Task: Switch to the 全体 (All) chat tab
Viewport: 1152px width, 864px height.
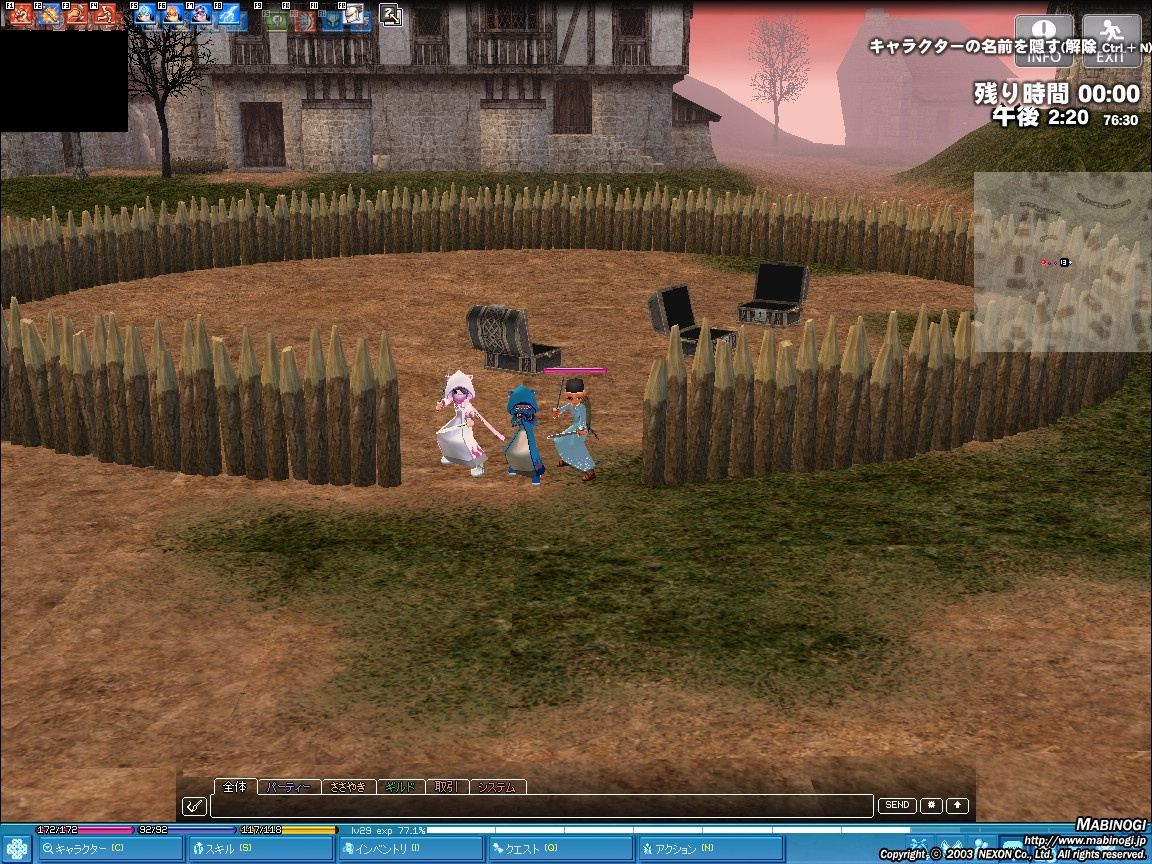Action: [235, 787]
